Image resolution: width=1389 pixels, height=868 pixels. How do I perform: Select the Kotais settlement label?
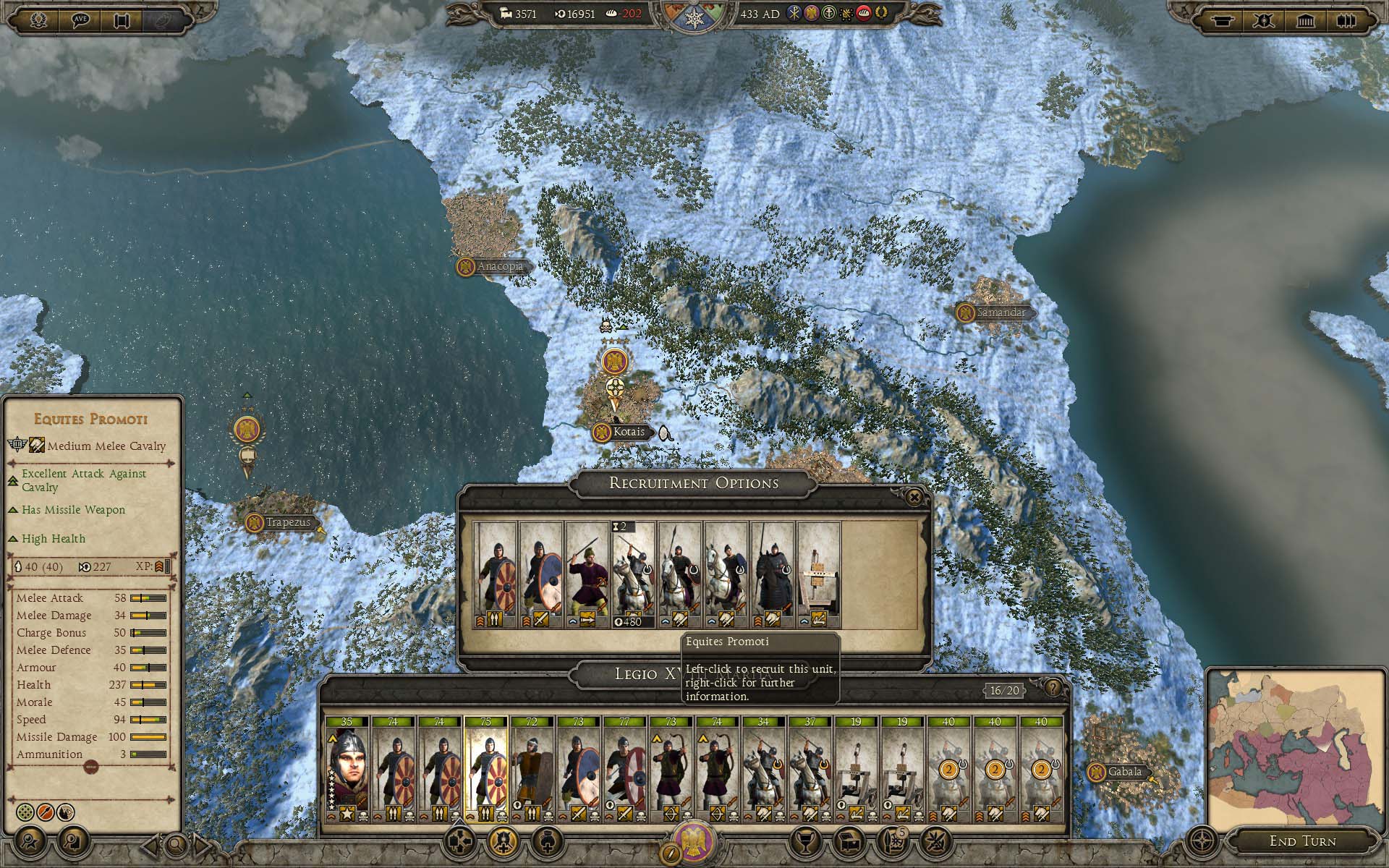pos(628,433)
